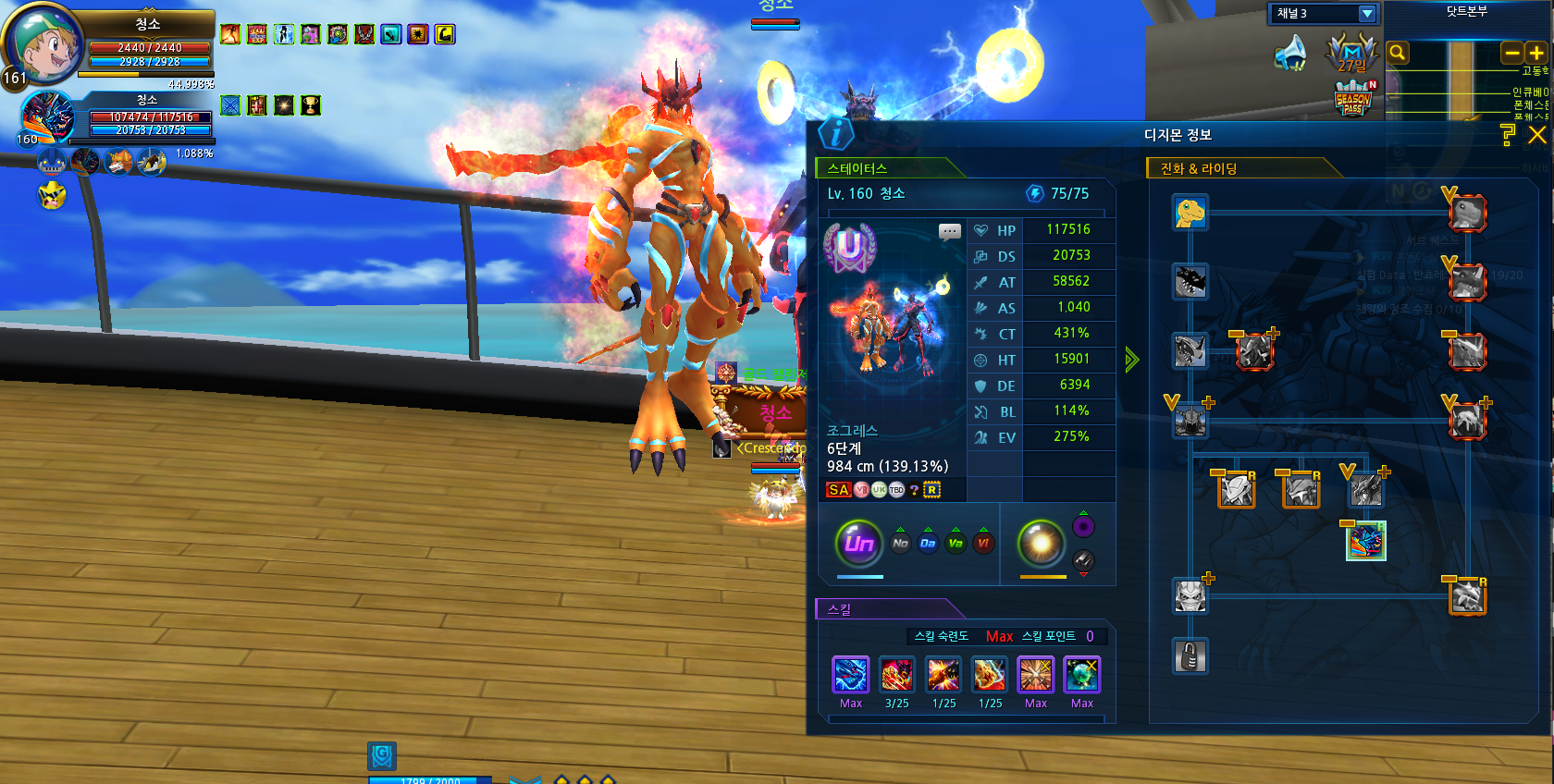Viewport: 1554px width, 784px height.
Task: Open the speech bubble button on portrait
Action: point(949,232)
